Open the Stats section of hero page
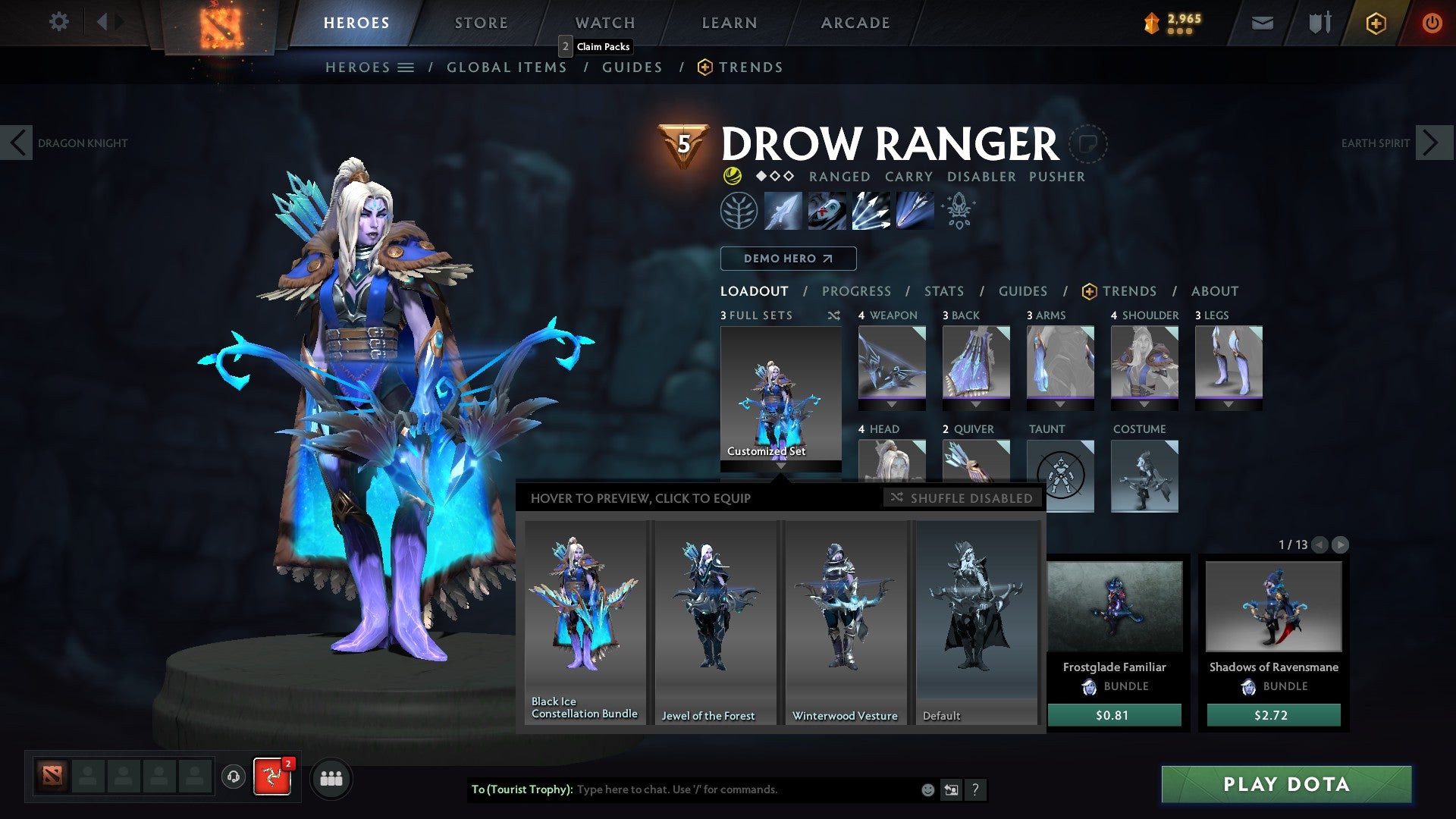1456x819 pixels. (943, 291)
